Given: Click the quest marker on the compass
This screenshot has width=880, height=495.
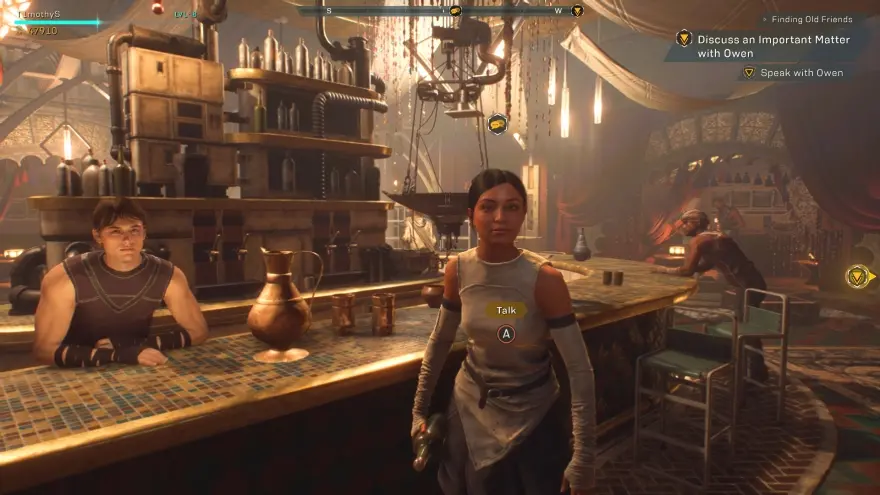Looking at the screenshot, I should [577, 11].
